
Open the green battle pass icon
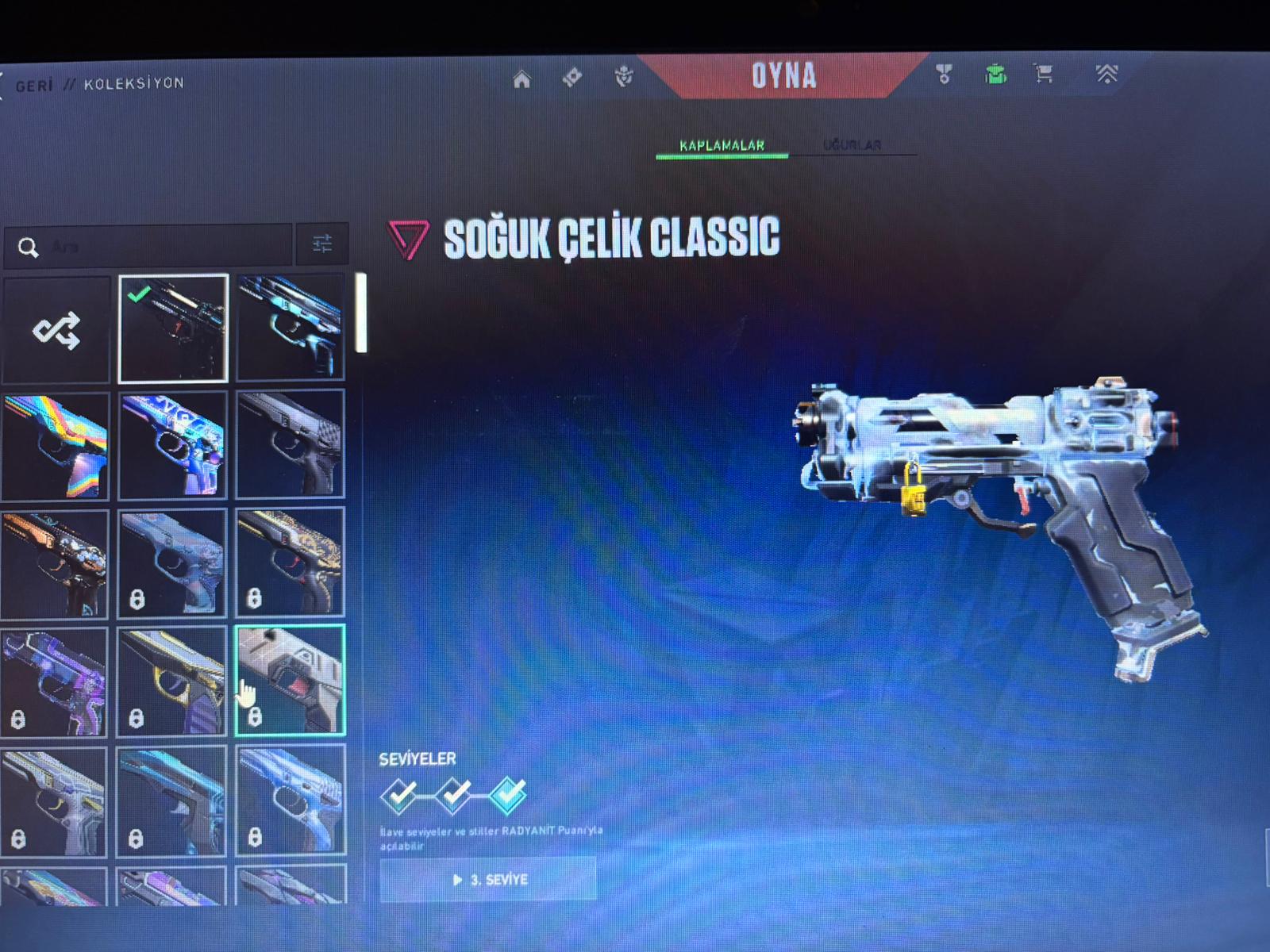[x=995, y=75]
